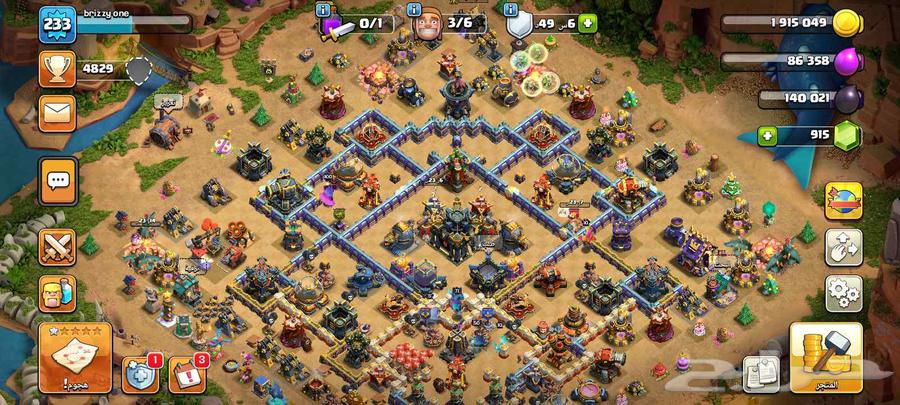The width and height of the screenshot is (900, 405).
Task: Open the news icon with badge 3
Action: click(x=186, y=374)
